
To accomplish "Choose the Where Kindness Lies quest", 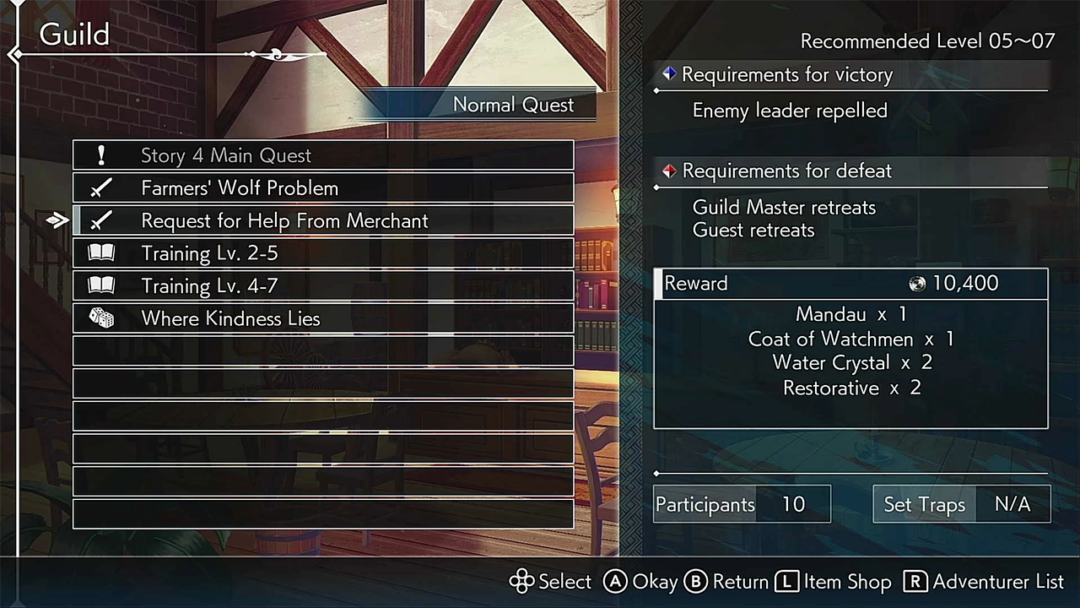I will click(323, 319).
